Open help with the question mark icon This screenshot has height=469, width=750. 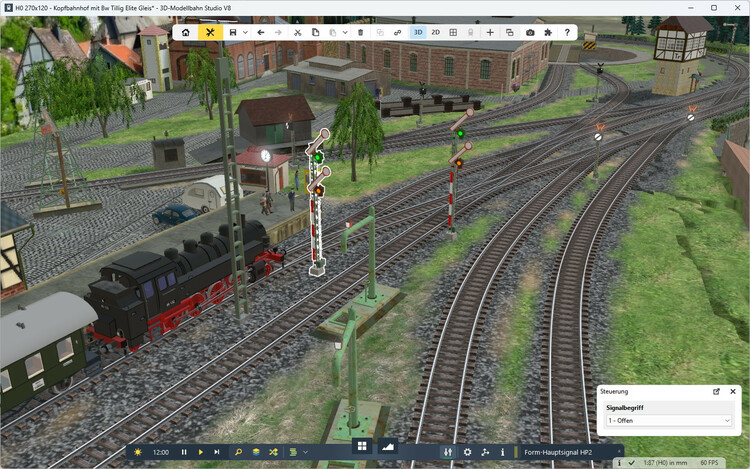[567, 32]
